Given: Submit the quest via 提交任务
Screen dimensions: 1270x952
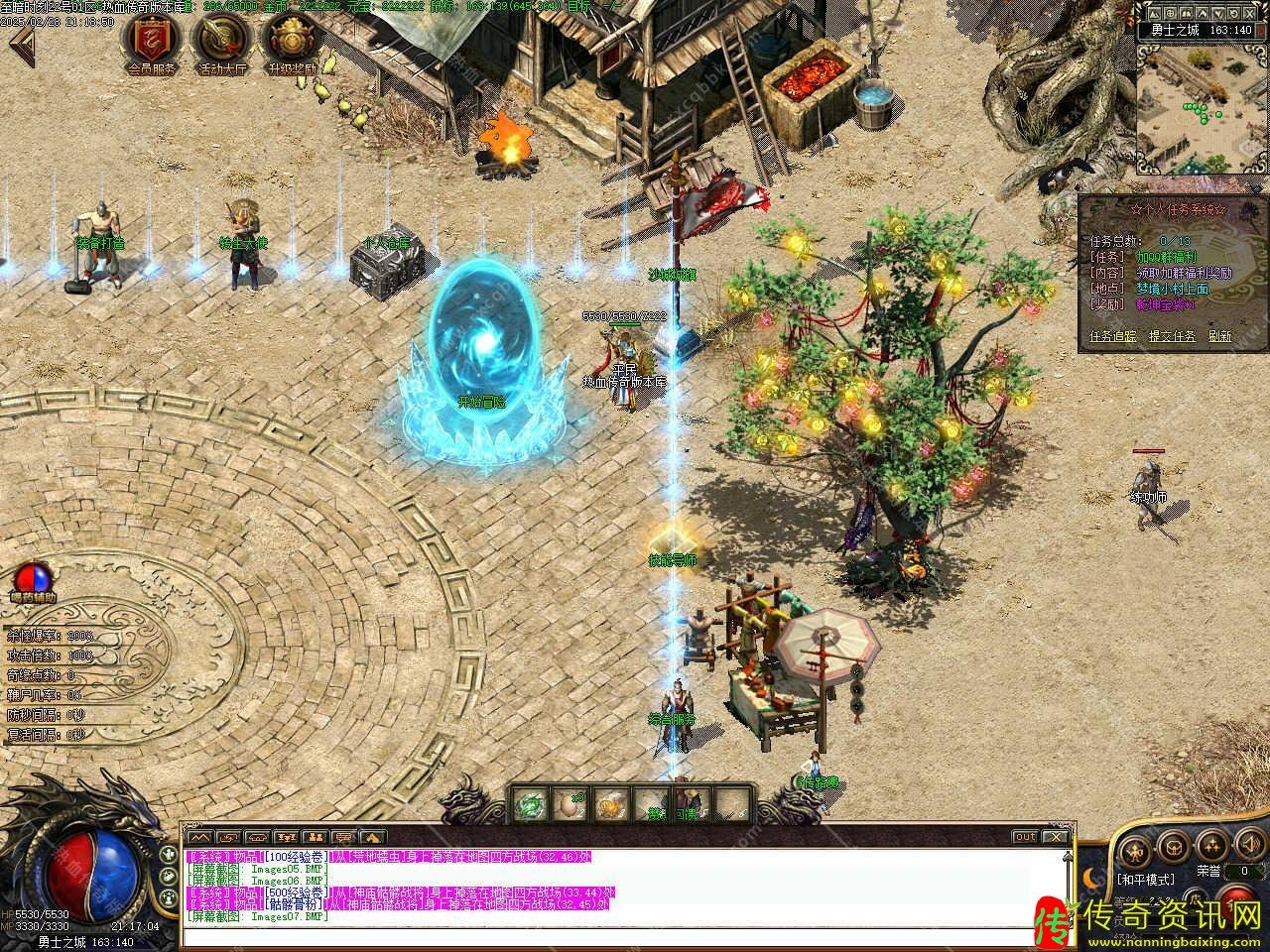Looking at the screenshot, I should [x=1171, y=336].
